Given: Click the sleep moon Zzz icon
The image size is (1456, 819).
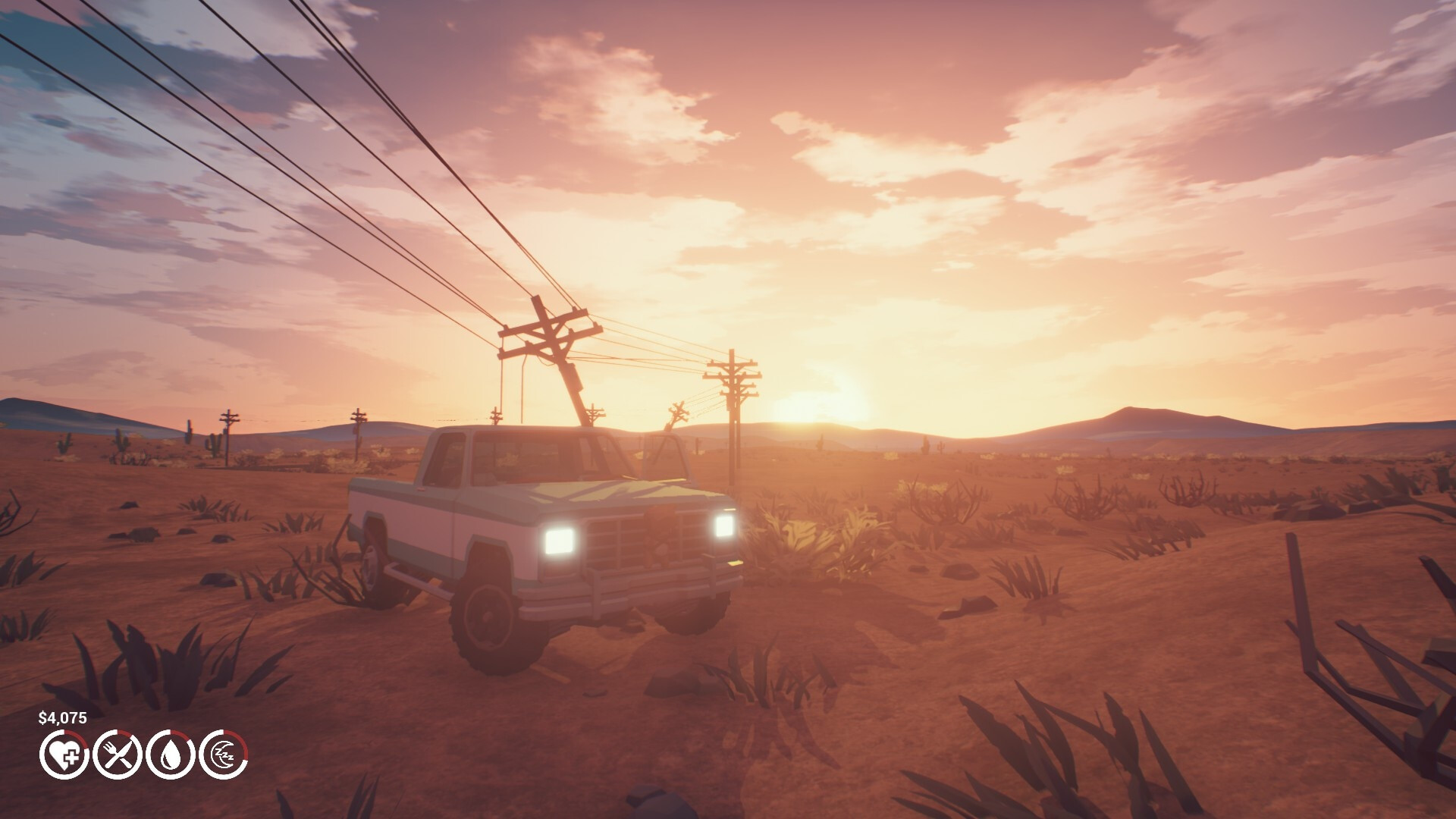Looking at the screenshot, I should click(x=227, y=755).
